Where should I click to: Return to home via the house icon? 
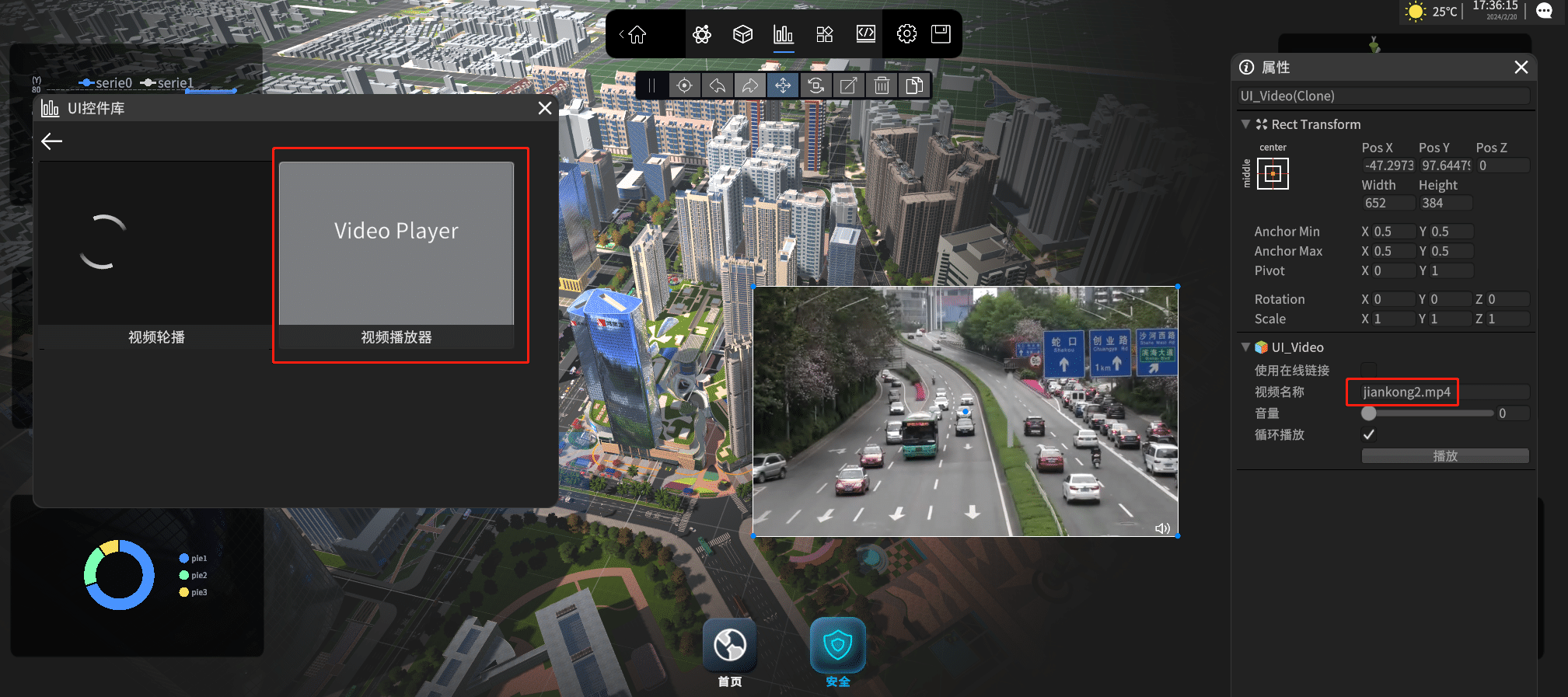point(637,35)
